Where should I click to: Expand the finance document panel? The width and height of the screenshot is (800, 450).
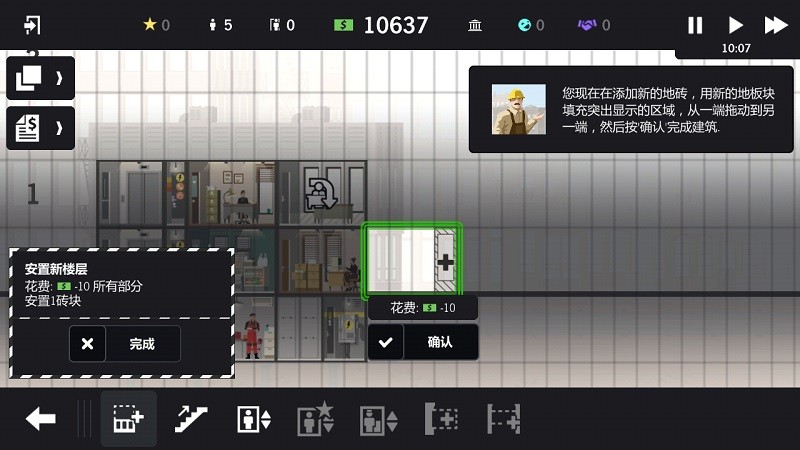point(40,127)
